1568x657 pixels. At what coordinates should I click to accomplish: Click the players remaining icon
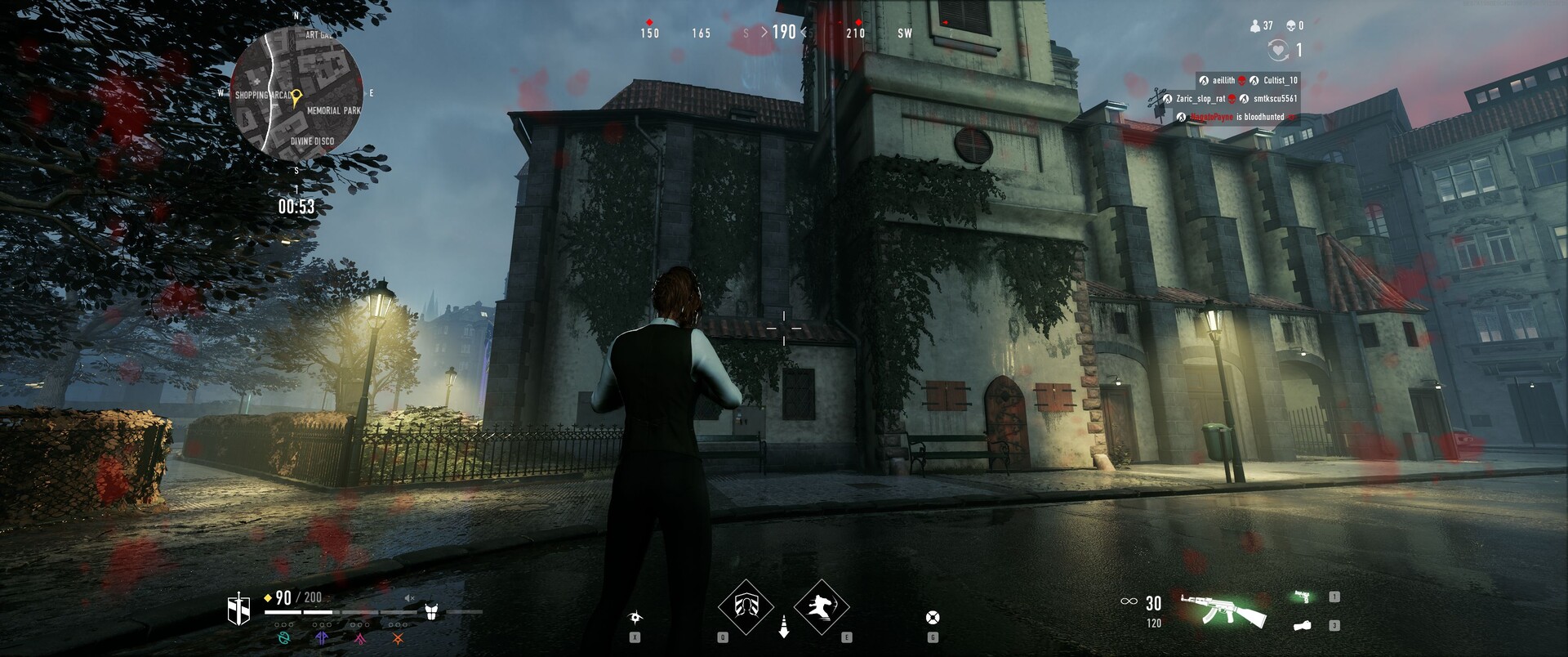pos(1256,26)
